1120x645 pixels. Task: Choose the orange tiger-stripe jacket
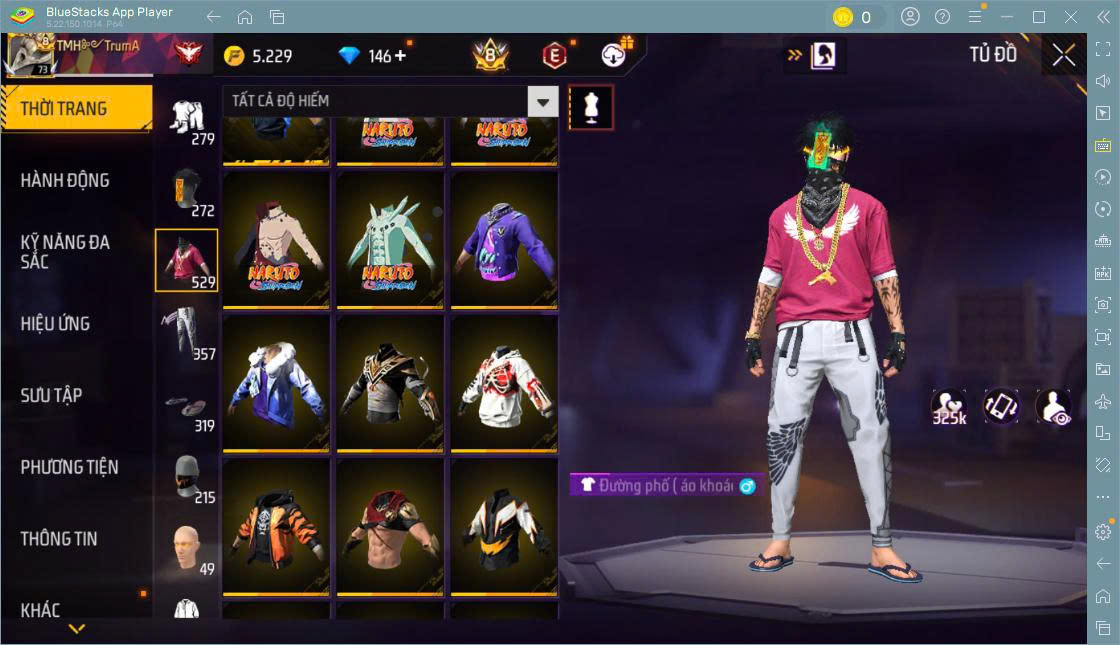(x=276, y=526)
